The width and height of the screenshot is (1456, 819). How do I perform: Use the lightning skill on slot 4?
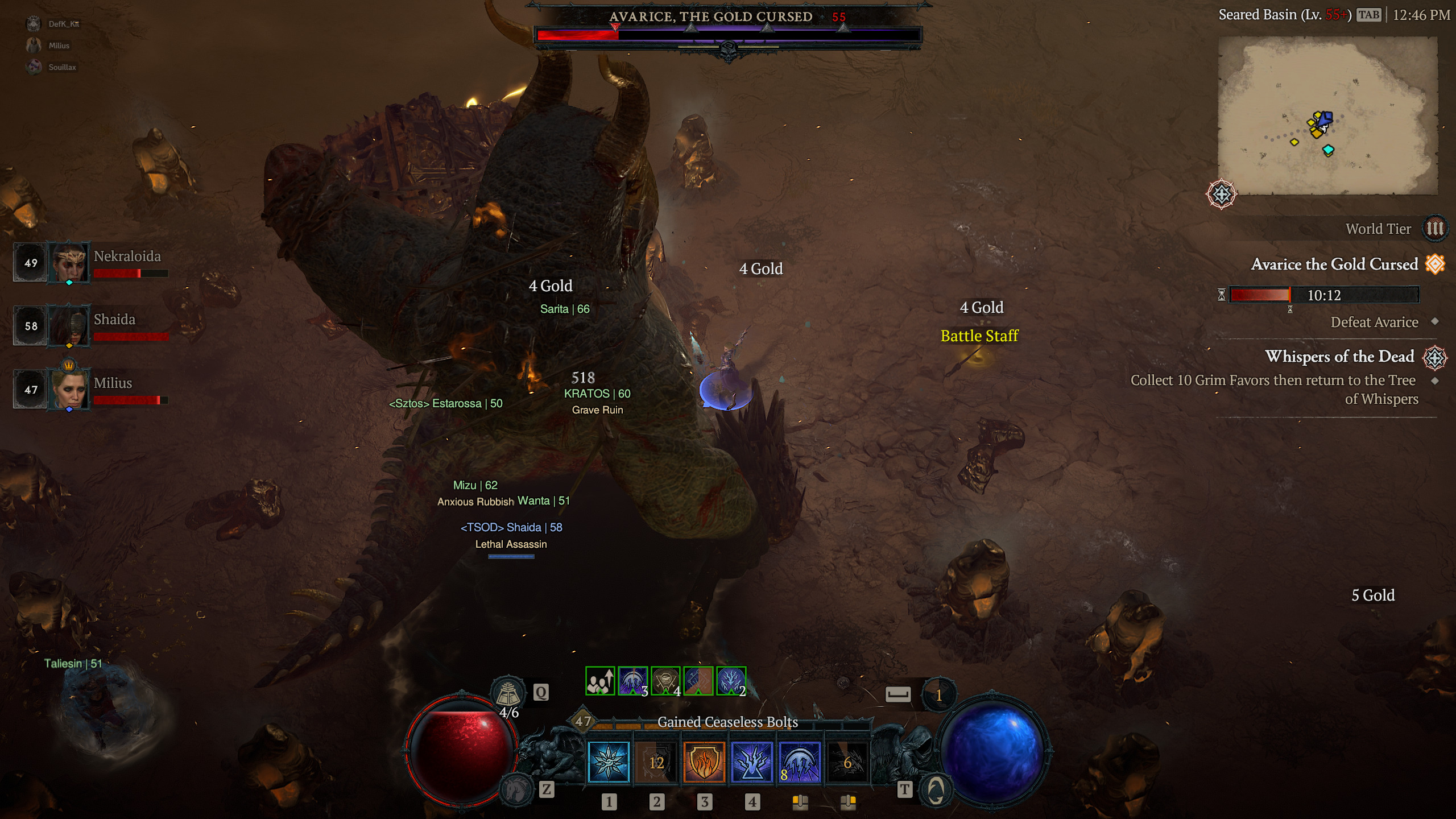tap(752, 762)
